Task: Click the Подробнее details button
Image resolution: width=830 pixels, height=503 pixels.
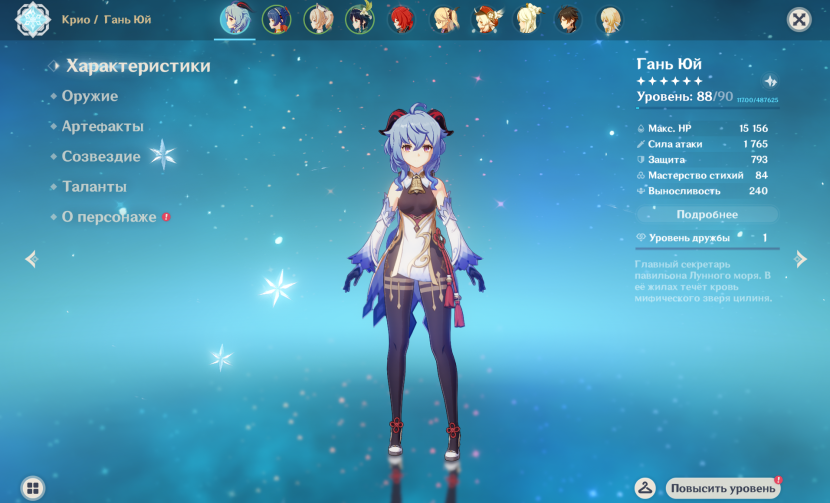Action: pyautogui.click(x=707, y=214)
